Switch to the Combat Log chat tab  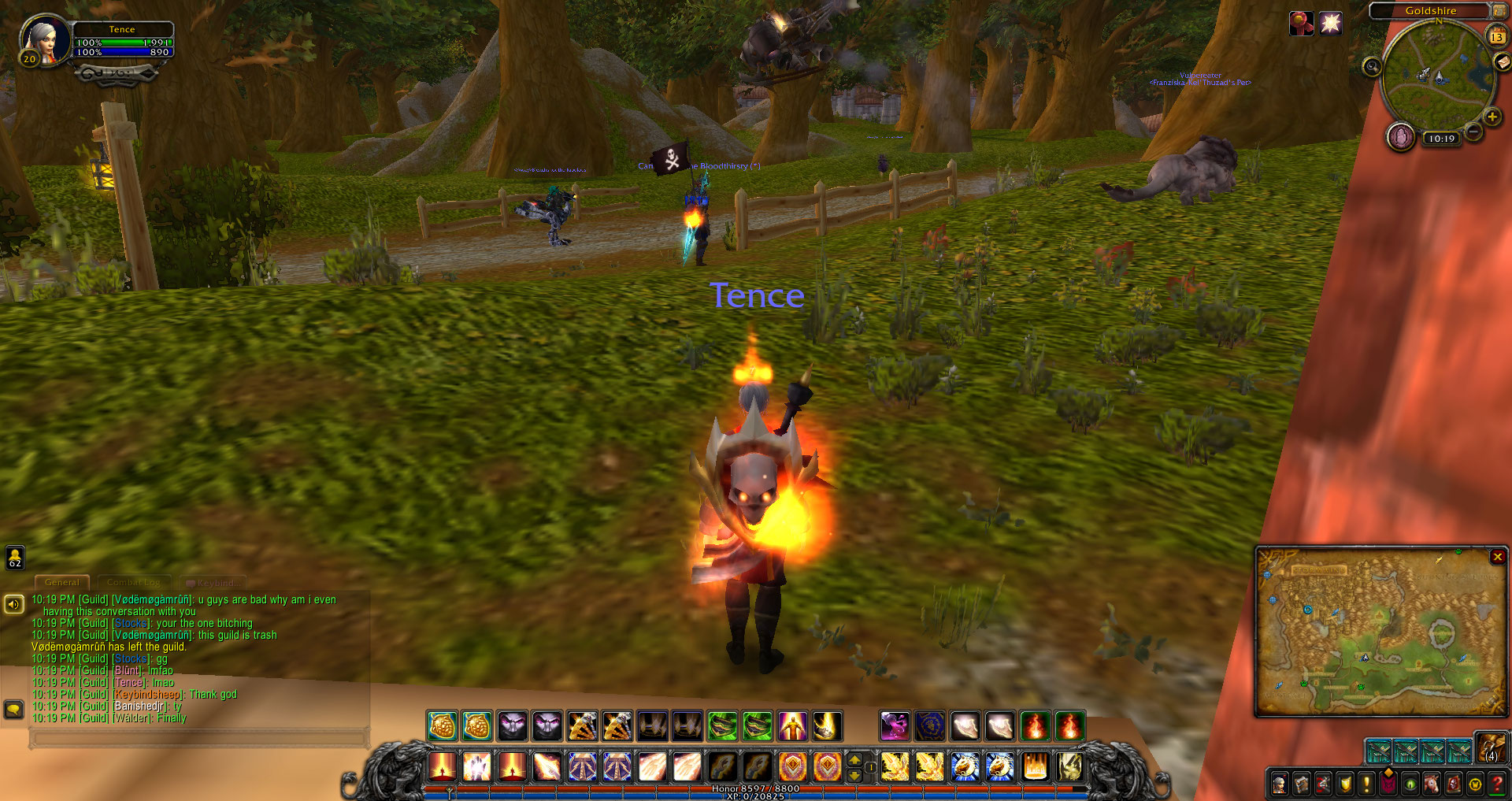tap(134, 583)
